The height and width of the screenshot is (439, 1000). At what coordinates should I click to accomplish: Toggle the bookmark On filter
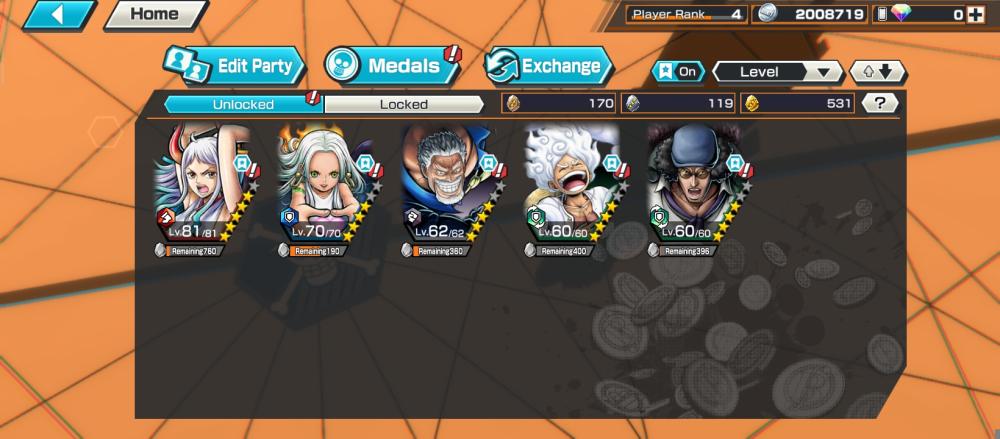tap(677, 72)
